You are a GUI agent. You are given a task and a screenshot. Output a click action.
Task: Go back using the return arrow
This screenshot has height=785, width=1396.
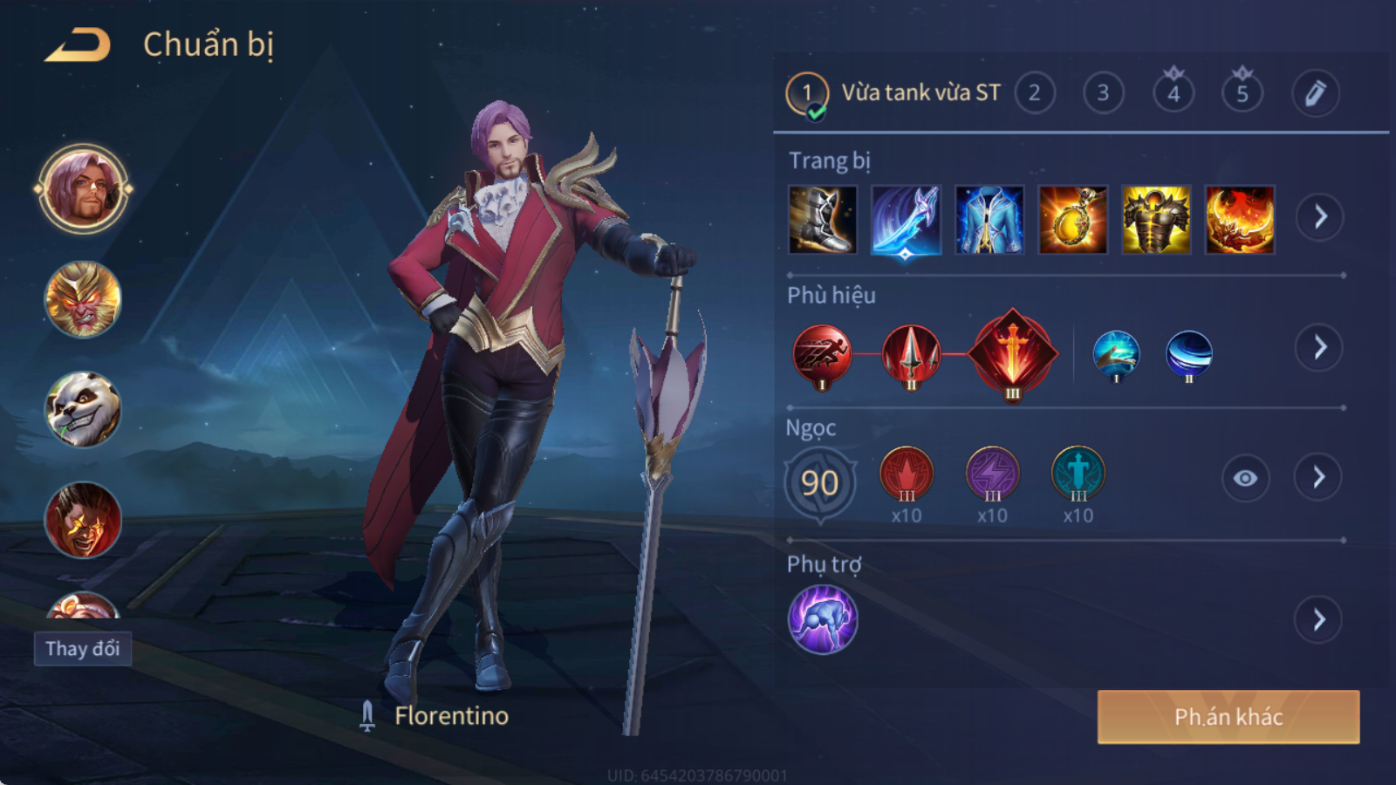tap(78, 45)
